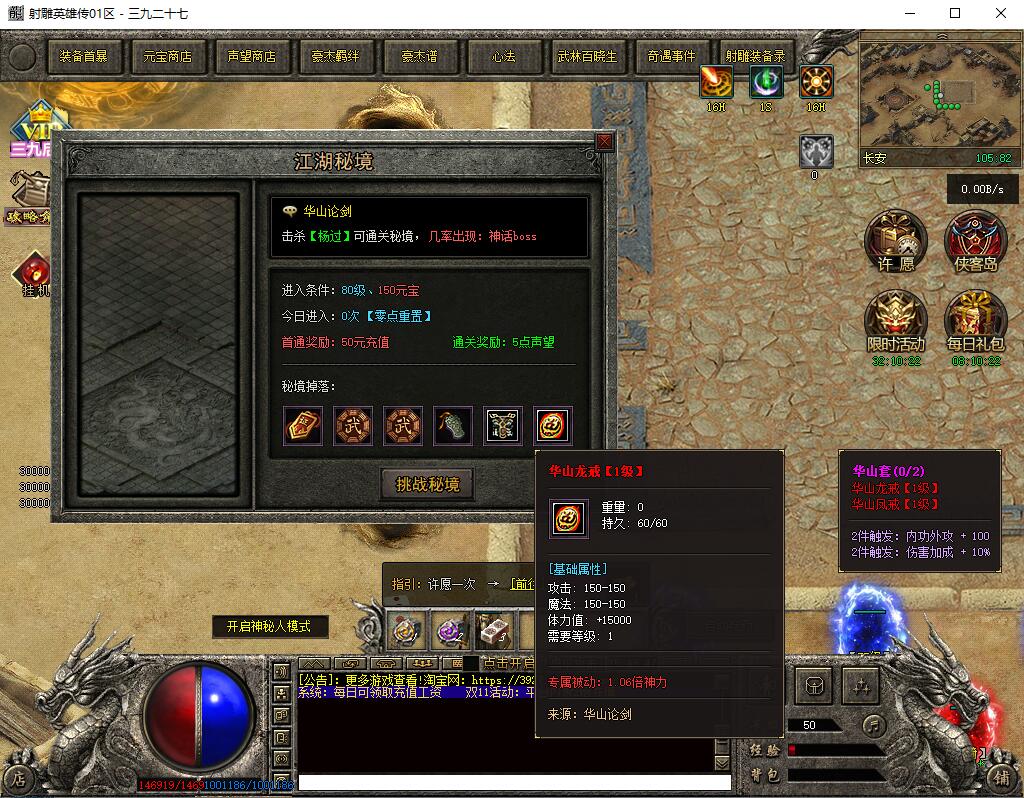Screen dimensions: 1024x798
Task: Open the 奇遇事件 menu
Action: click(671, 57)
